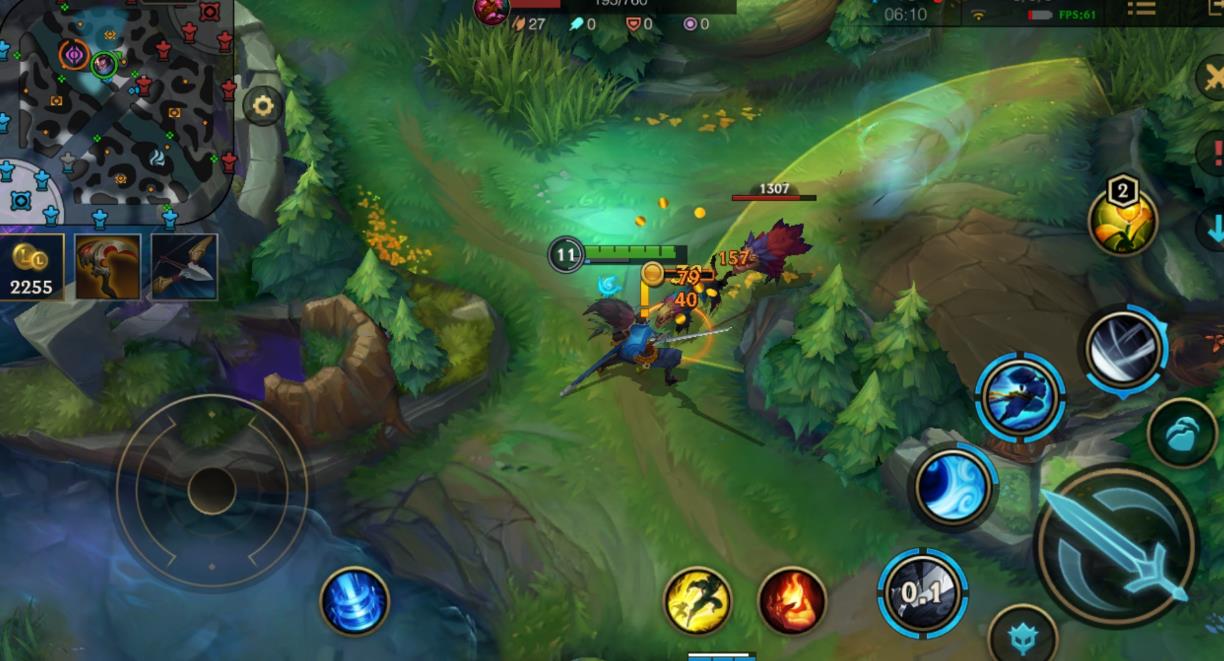1224x661 pixels.
Task: Send the red exclamation danger ping
Action: 1214,153
